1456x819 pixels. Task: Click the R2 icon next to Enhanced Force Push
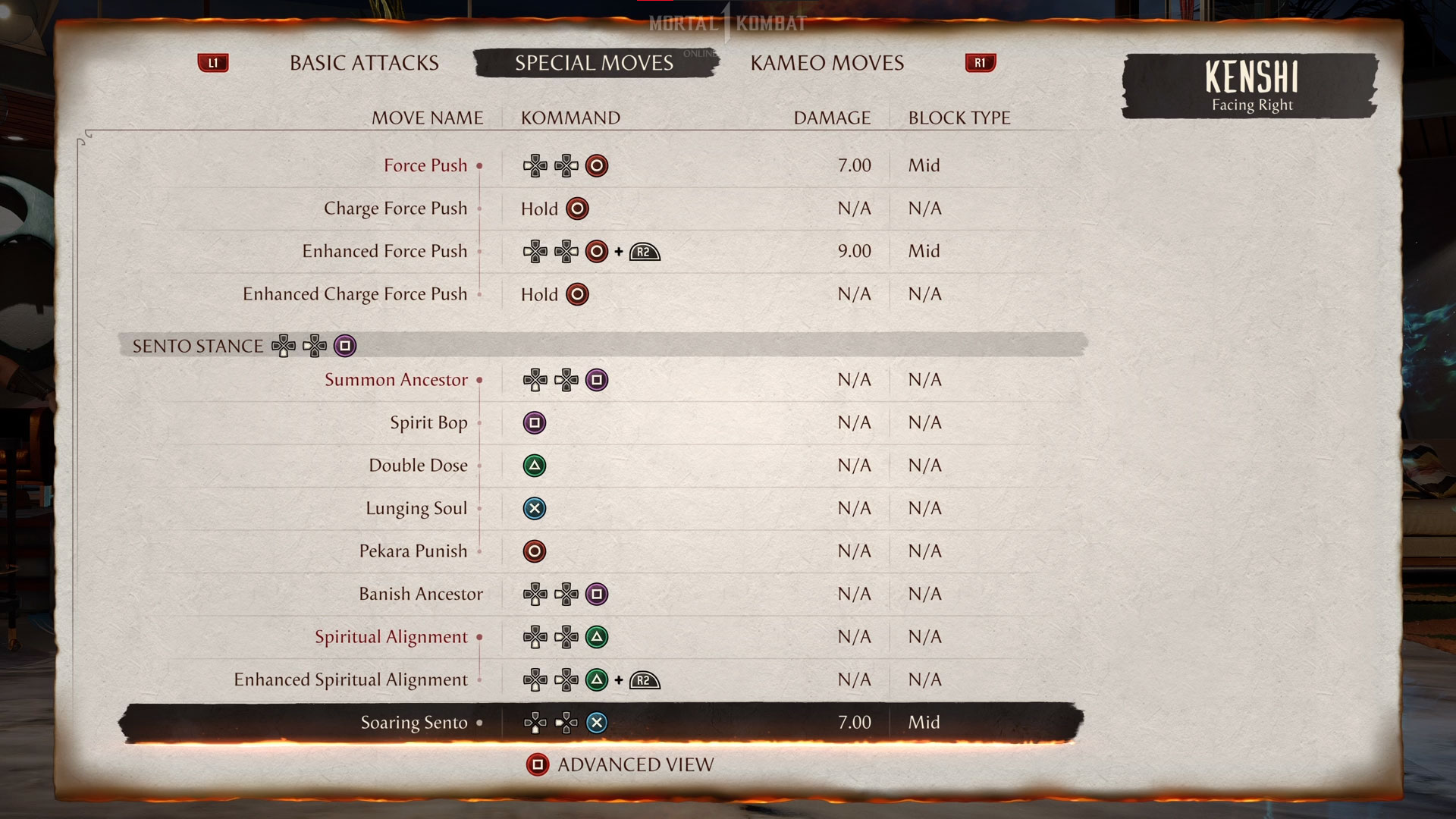tap(643, 251)
